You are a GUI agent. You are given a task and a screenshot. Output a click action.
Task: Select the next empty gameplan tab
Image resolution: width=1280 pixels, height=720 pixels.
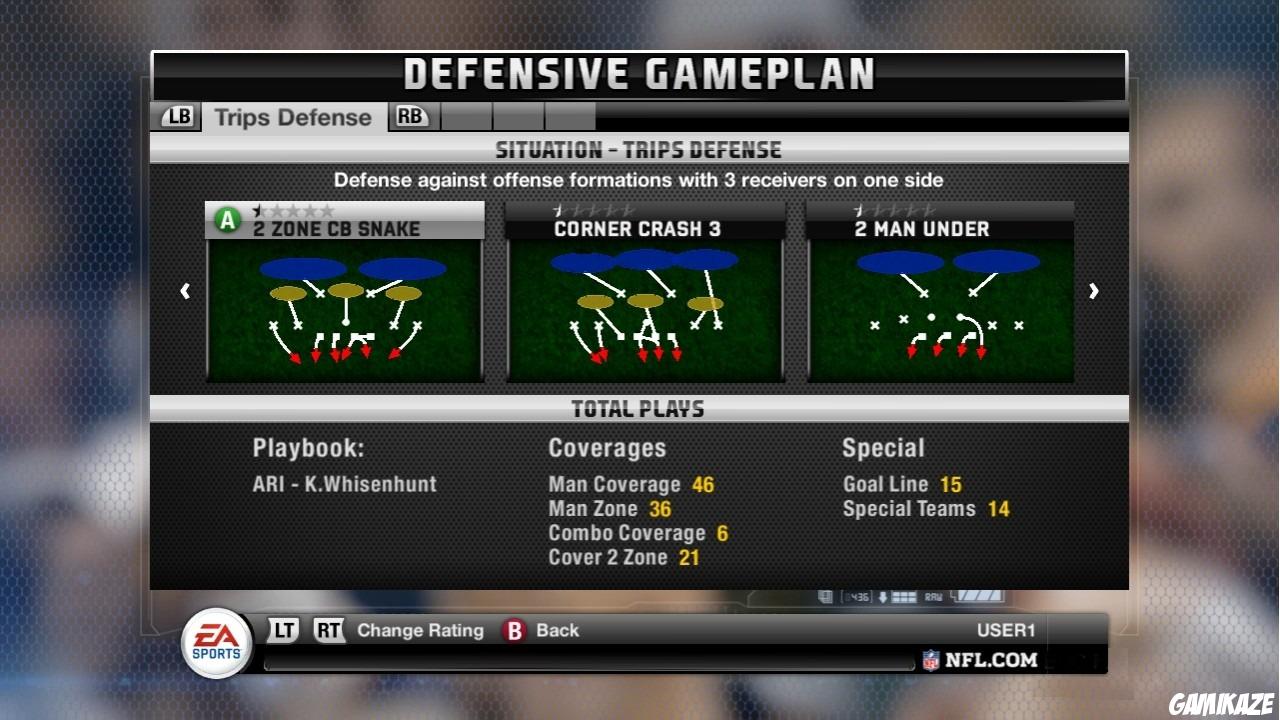coord(466,116)
